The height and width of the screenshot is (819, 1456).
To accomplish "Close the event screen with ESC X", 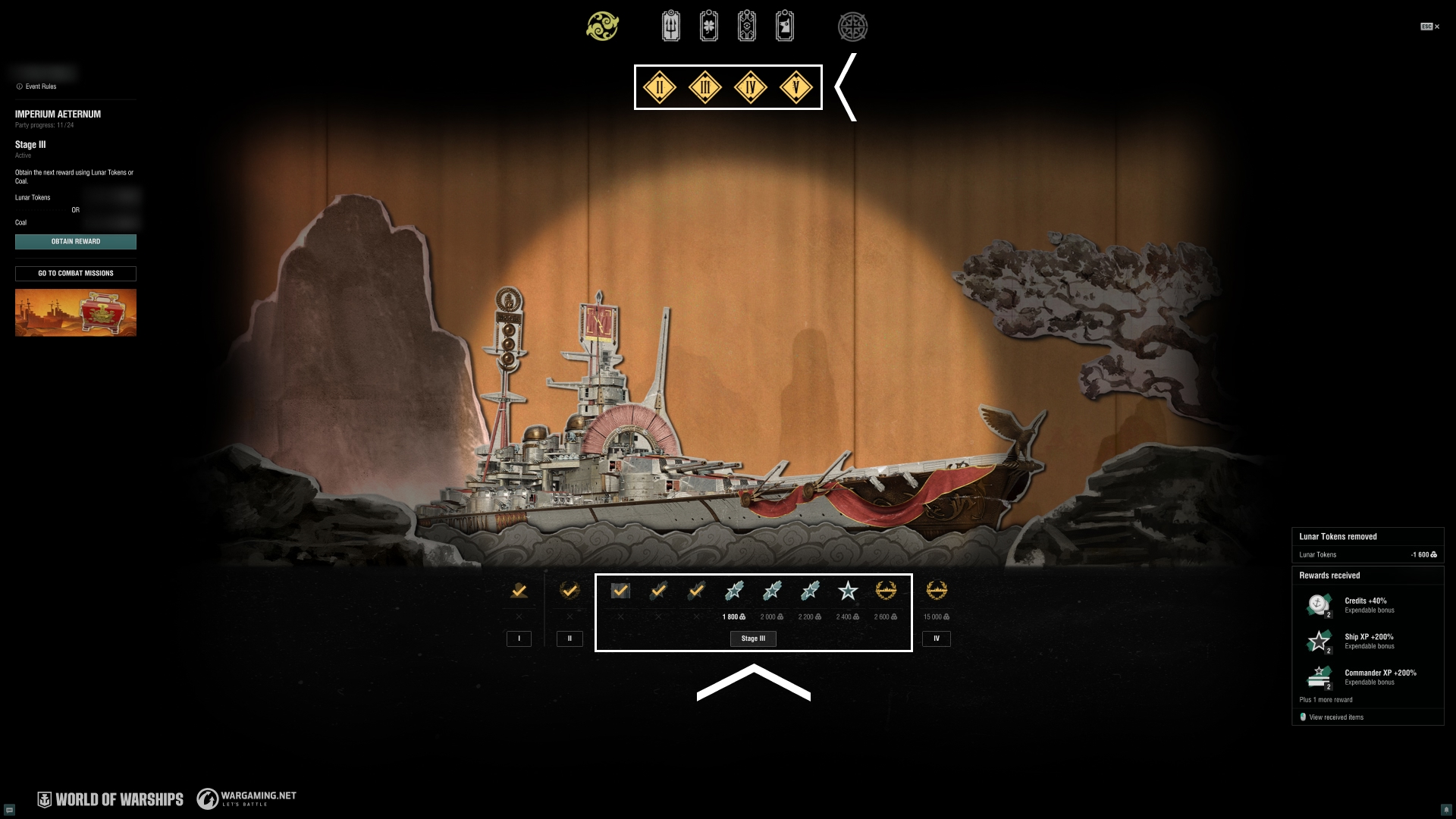I will pos(1430,27).
